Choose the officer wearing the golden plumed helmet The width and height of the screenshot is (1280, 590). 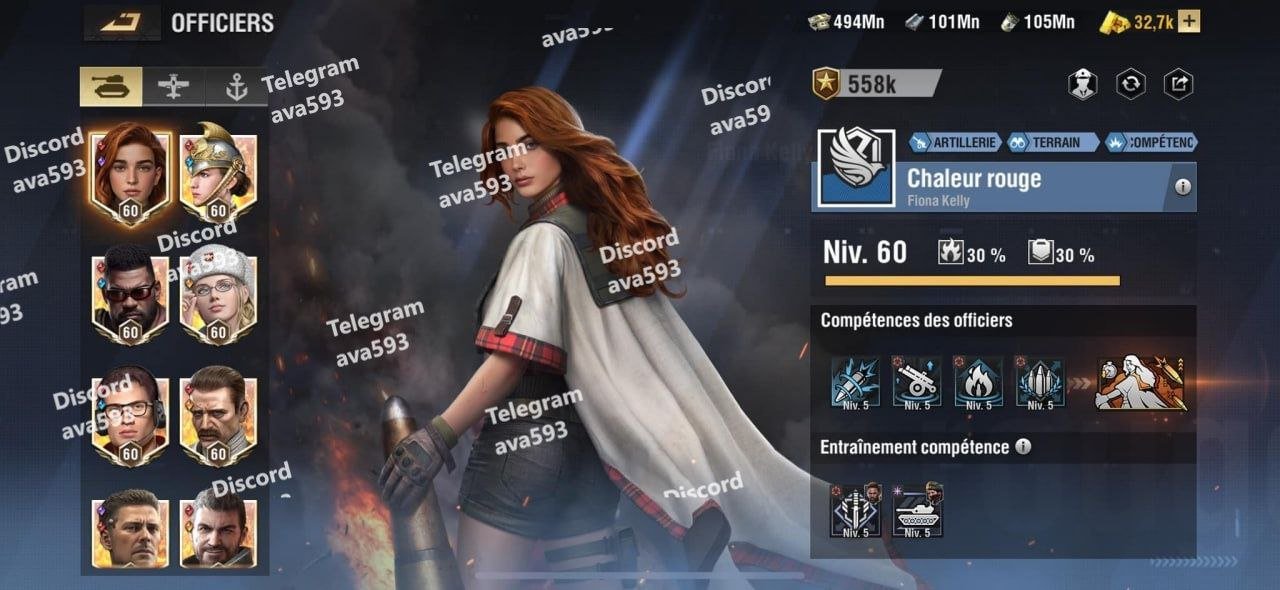218,177
